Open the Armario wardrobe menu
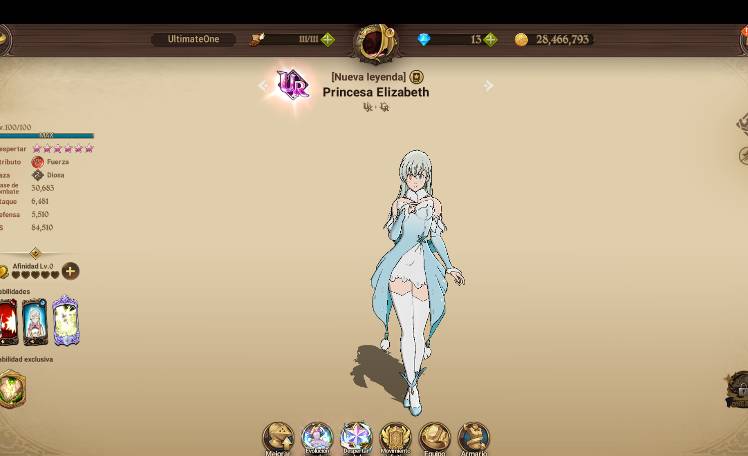The image size is (748, 456). point(473,437)
